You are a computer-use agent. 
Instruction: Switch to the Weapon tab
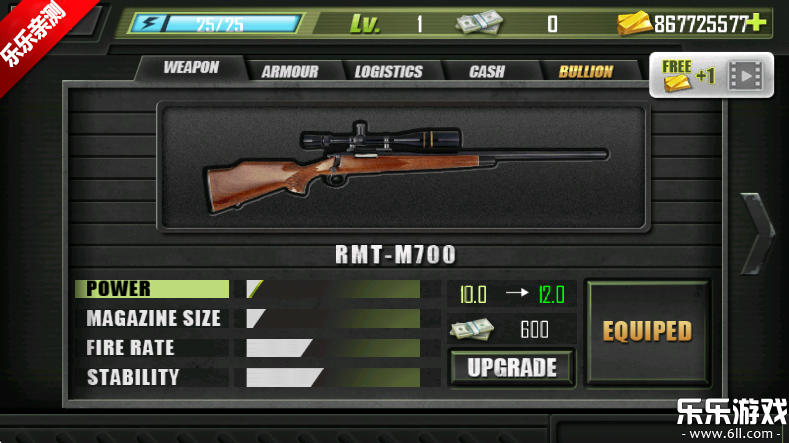[x=191, y=68]
